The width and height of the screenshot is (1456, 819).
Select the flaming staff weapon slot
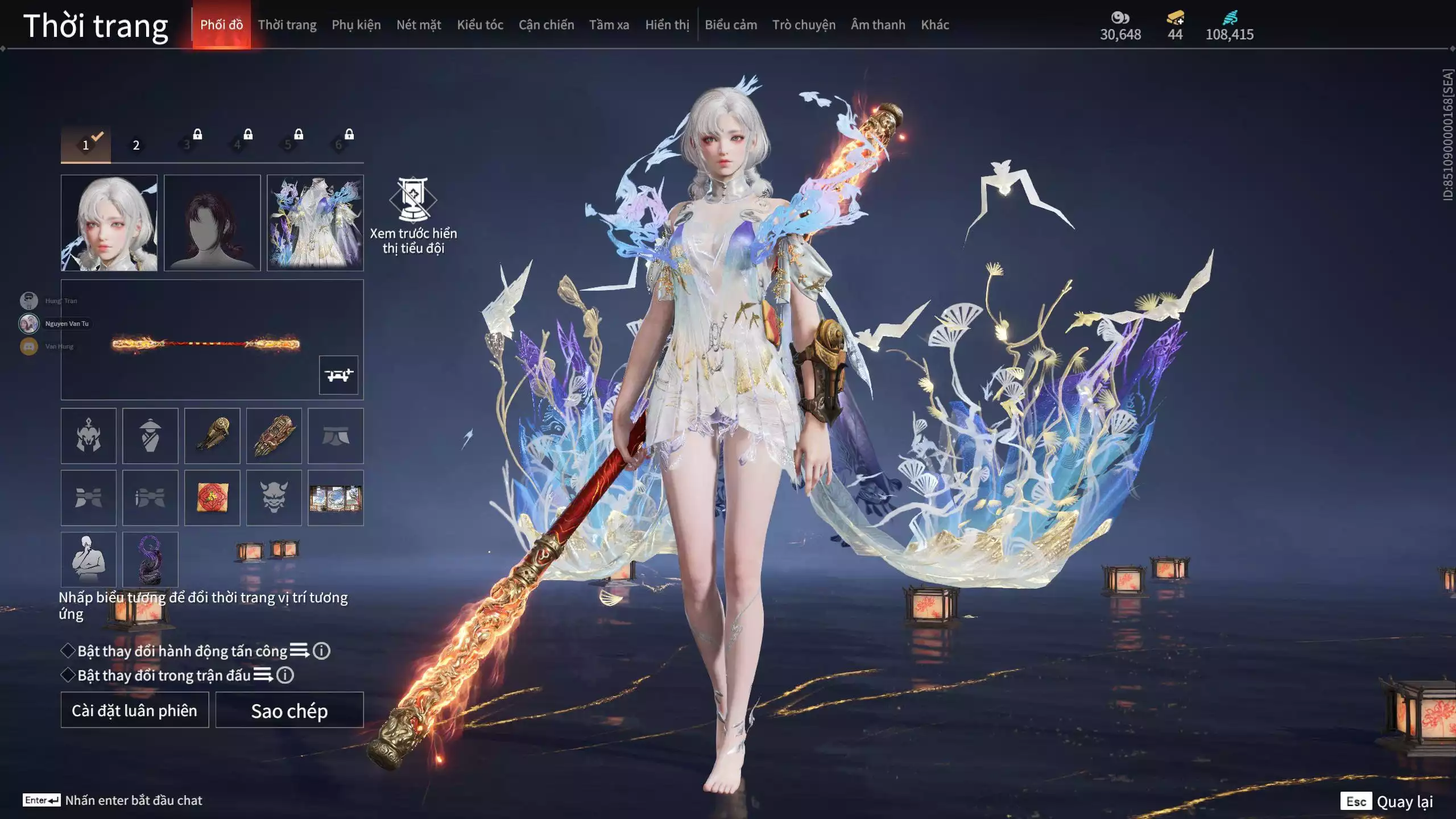pyautogui.click(x=206, y=344)
